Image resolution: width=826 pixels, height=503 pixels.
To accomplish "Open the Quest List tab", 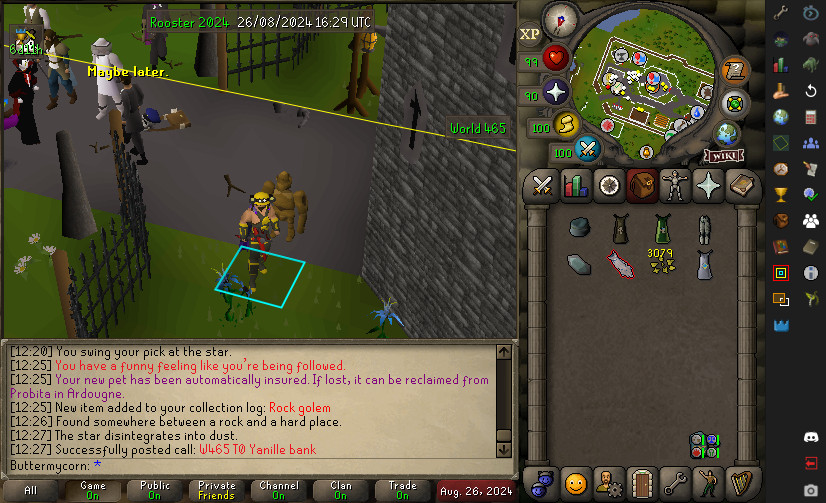I will click(x=608, y=185).
